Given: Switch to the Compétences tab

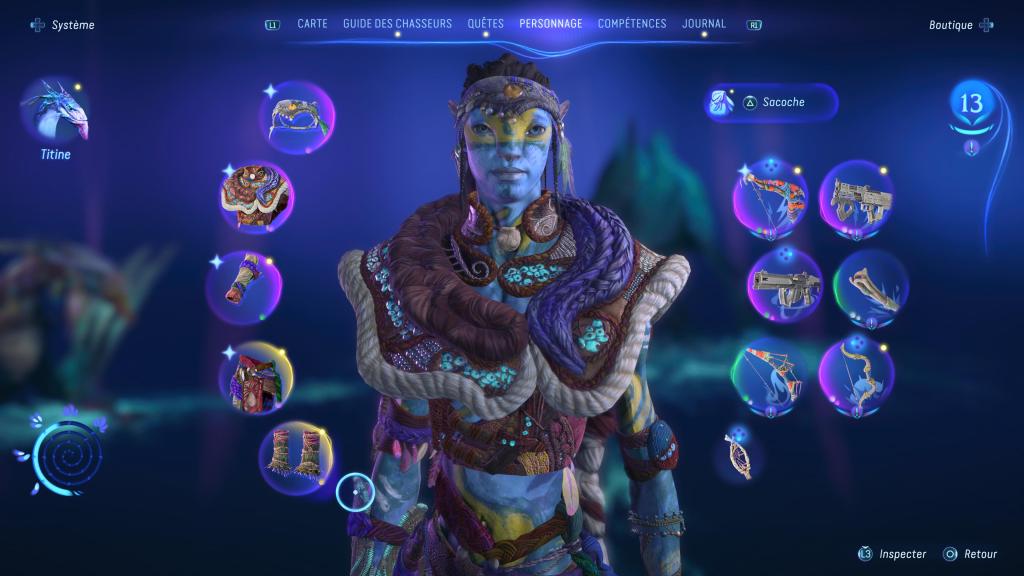Looking at the screenshot, I should coord(632,24).
